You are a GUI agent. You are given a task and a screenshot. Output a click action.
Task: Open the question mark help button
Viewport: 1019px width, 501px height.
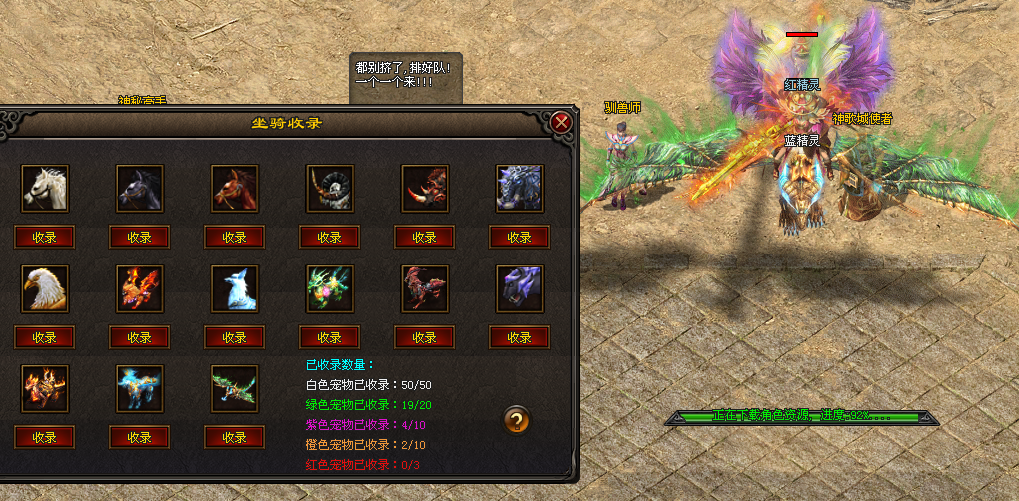[x=516, y=420]
